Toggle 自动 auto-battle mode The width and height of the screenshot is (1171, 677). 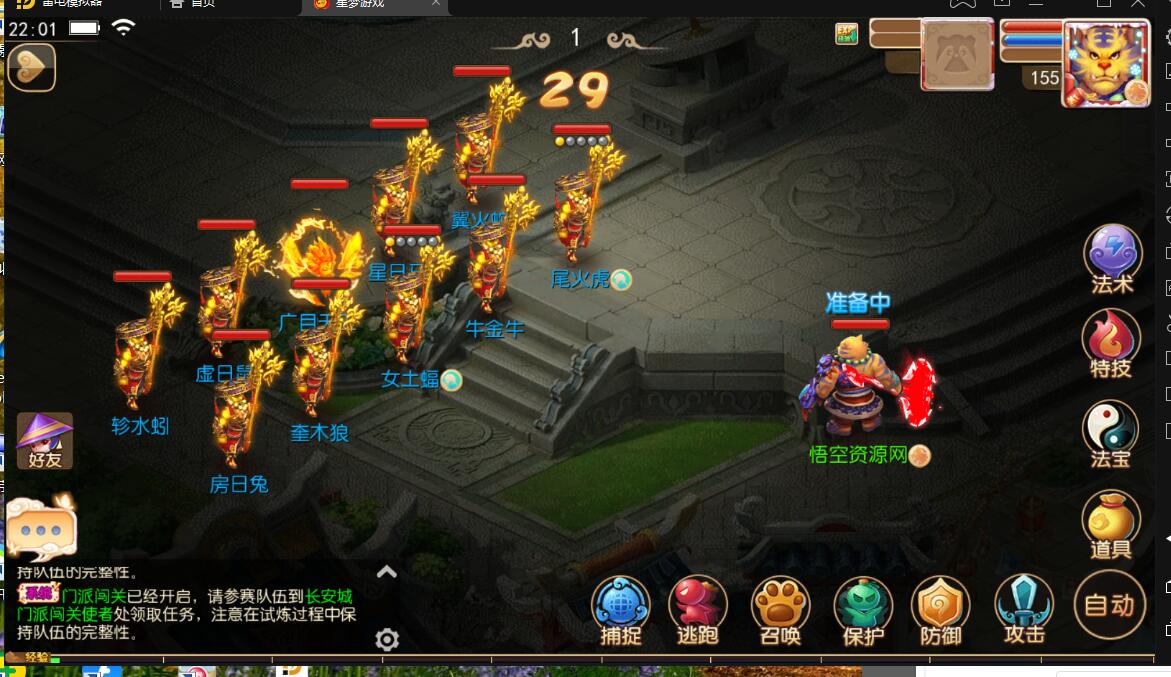coord(1109,604)
